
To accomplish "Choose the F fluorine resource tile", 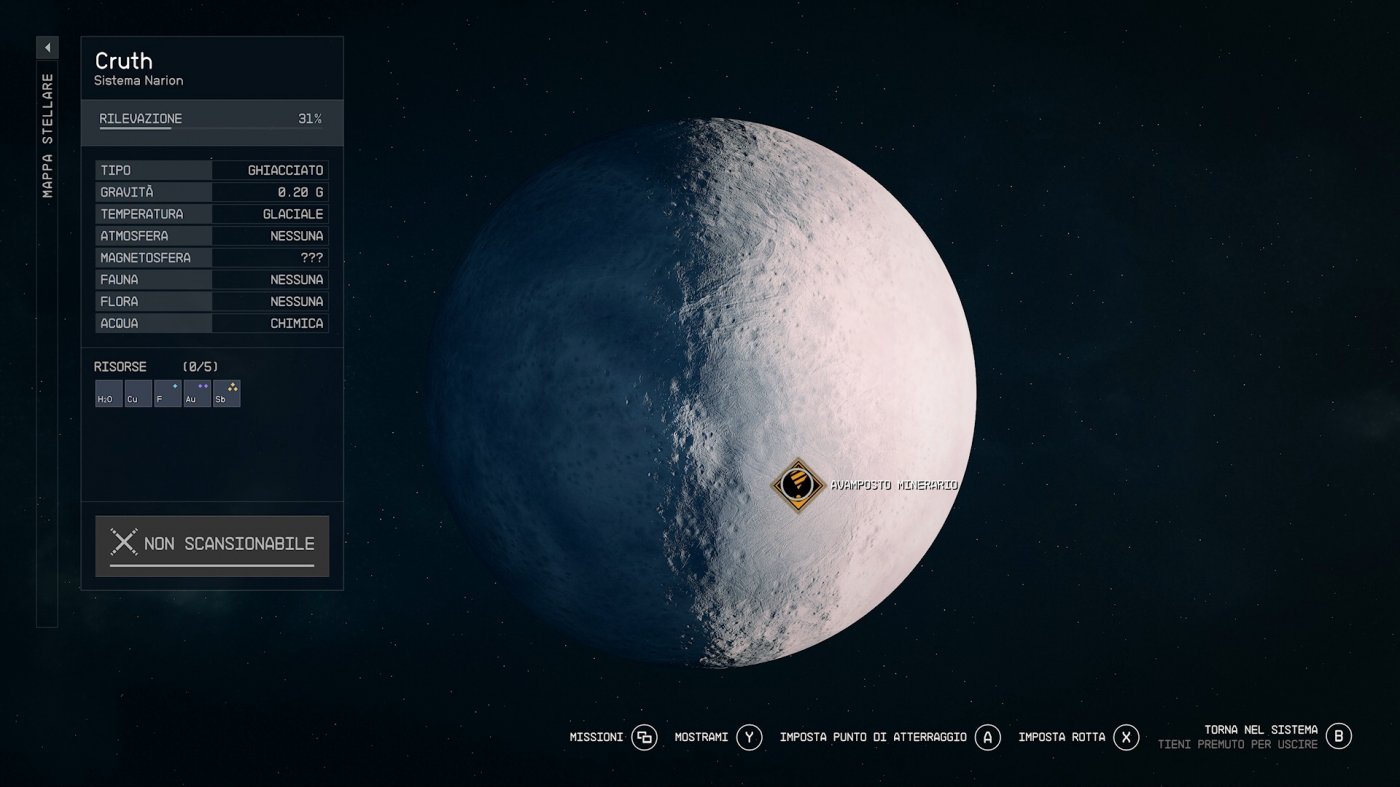I will click(167, 394).
